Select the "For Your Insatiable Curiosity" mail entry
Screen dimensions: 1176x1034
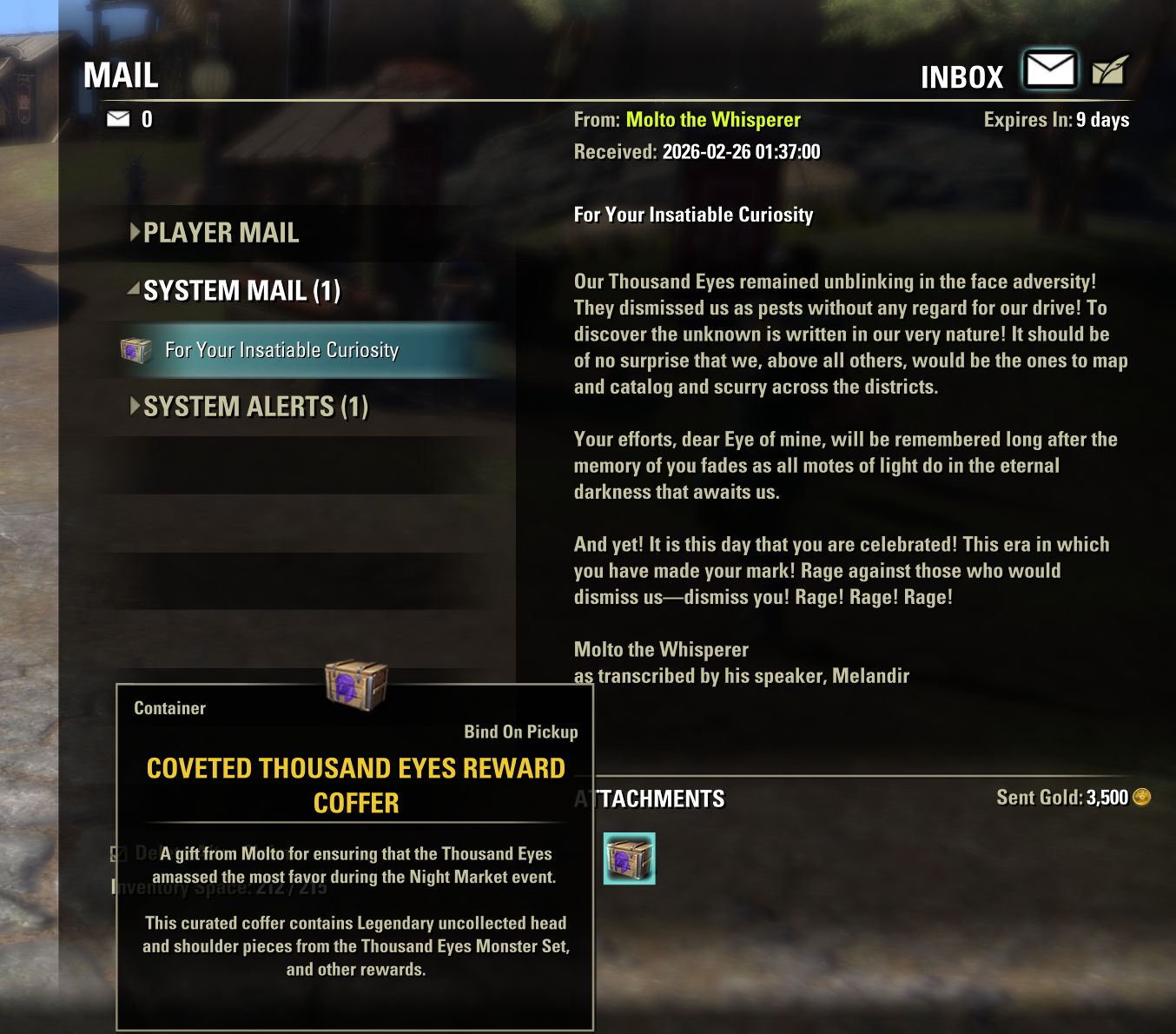[281, 349]
